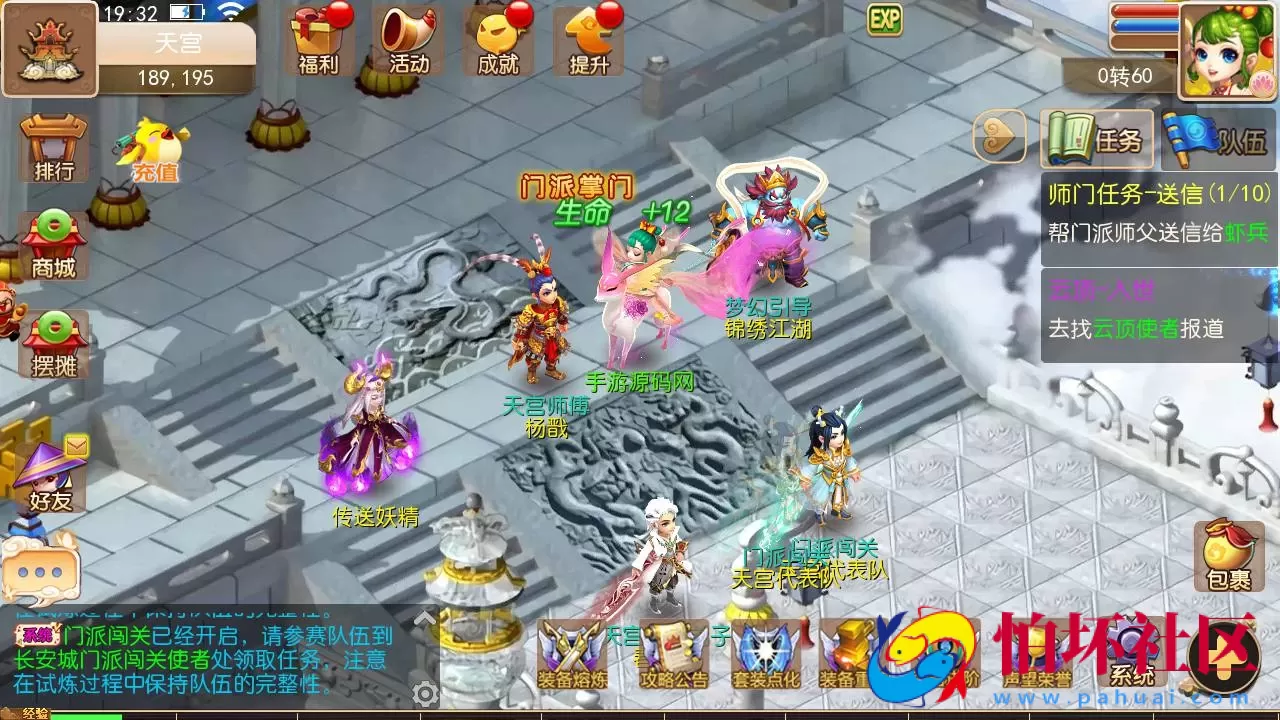
Task: Open the 攻略公告 strategy notice scroll
Action: (x=672, y=655)
